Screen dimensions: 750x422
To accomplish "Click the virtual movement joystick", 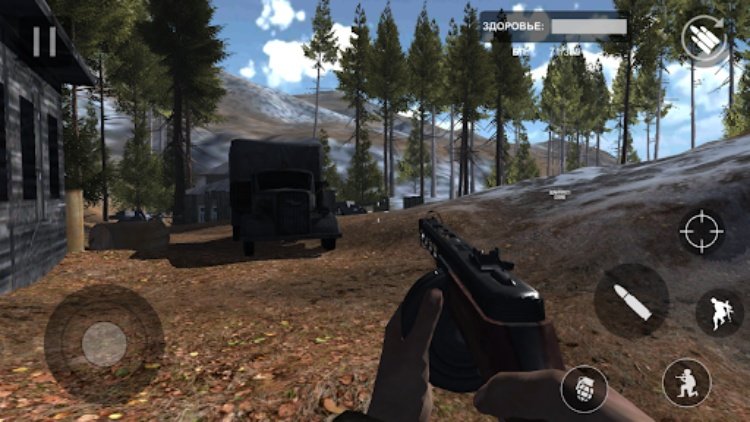I will point(104,343).
